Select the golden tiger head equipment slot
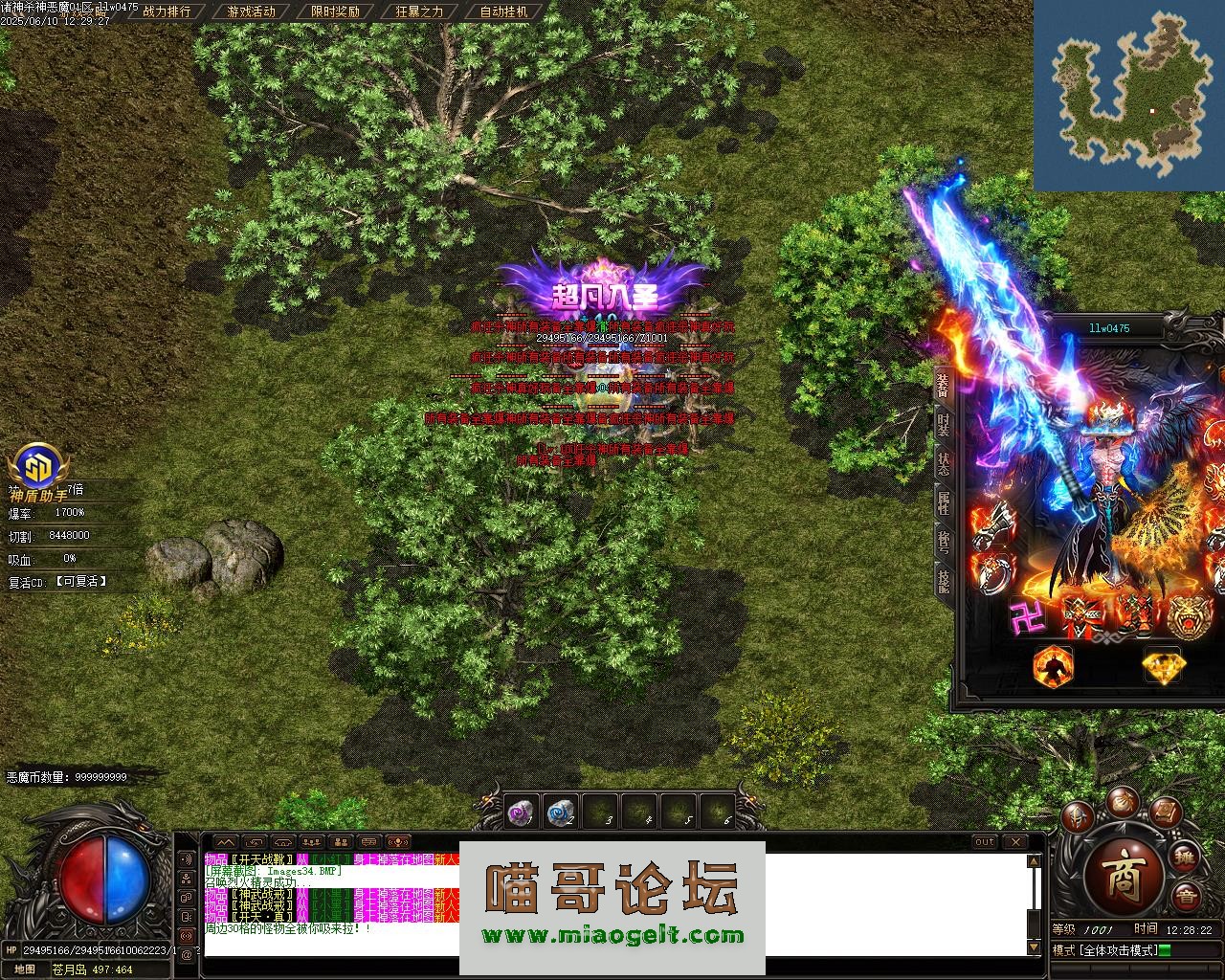The width and height of the screenshot is (1225, 980). [1187, 614]
